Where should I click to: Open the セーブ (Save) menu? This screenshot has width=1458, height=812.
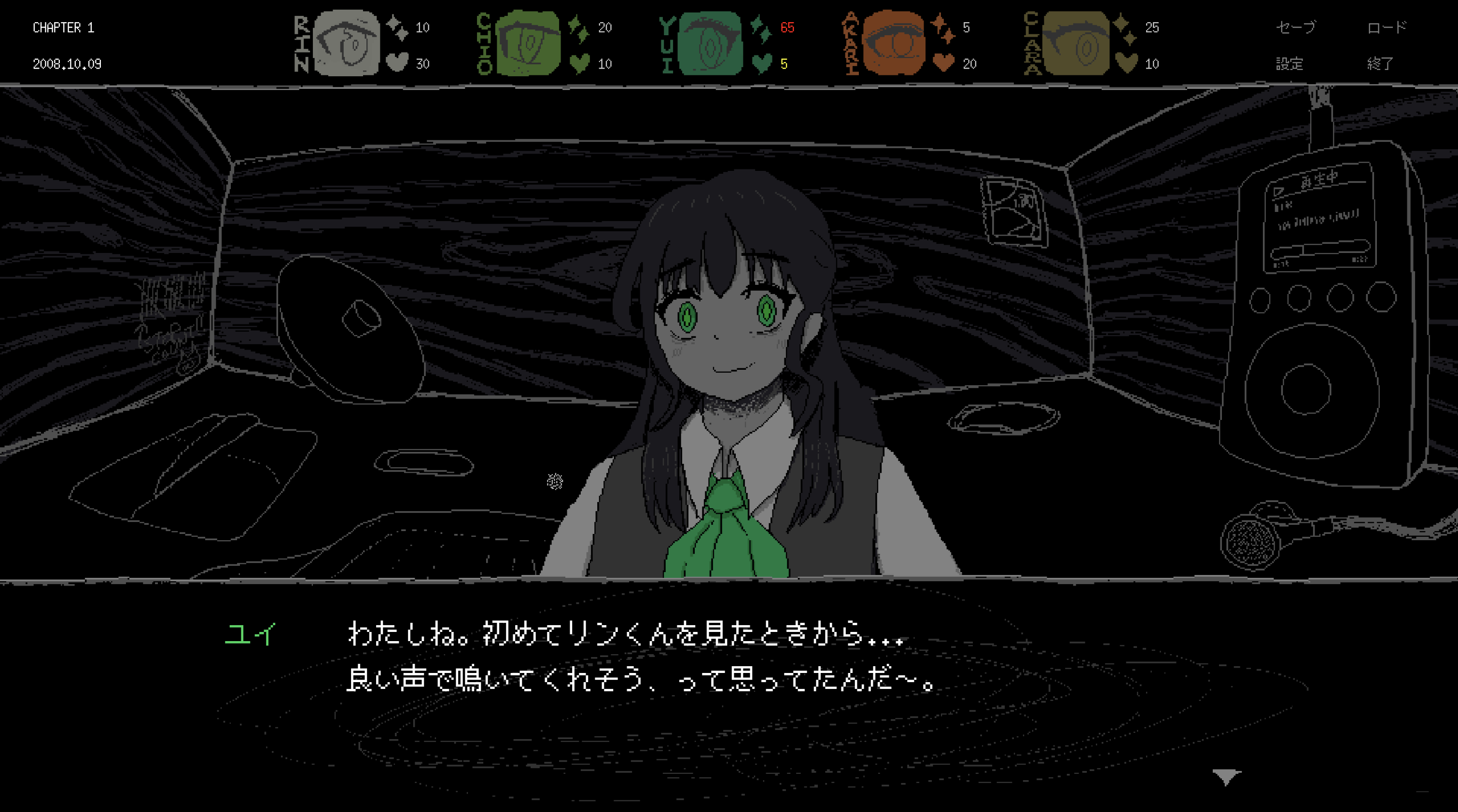(x=1295, y=27)
